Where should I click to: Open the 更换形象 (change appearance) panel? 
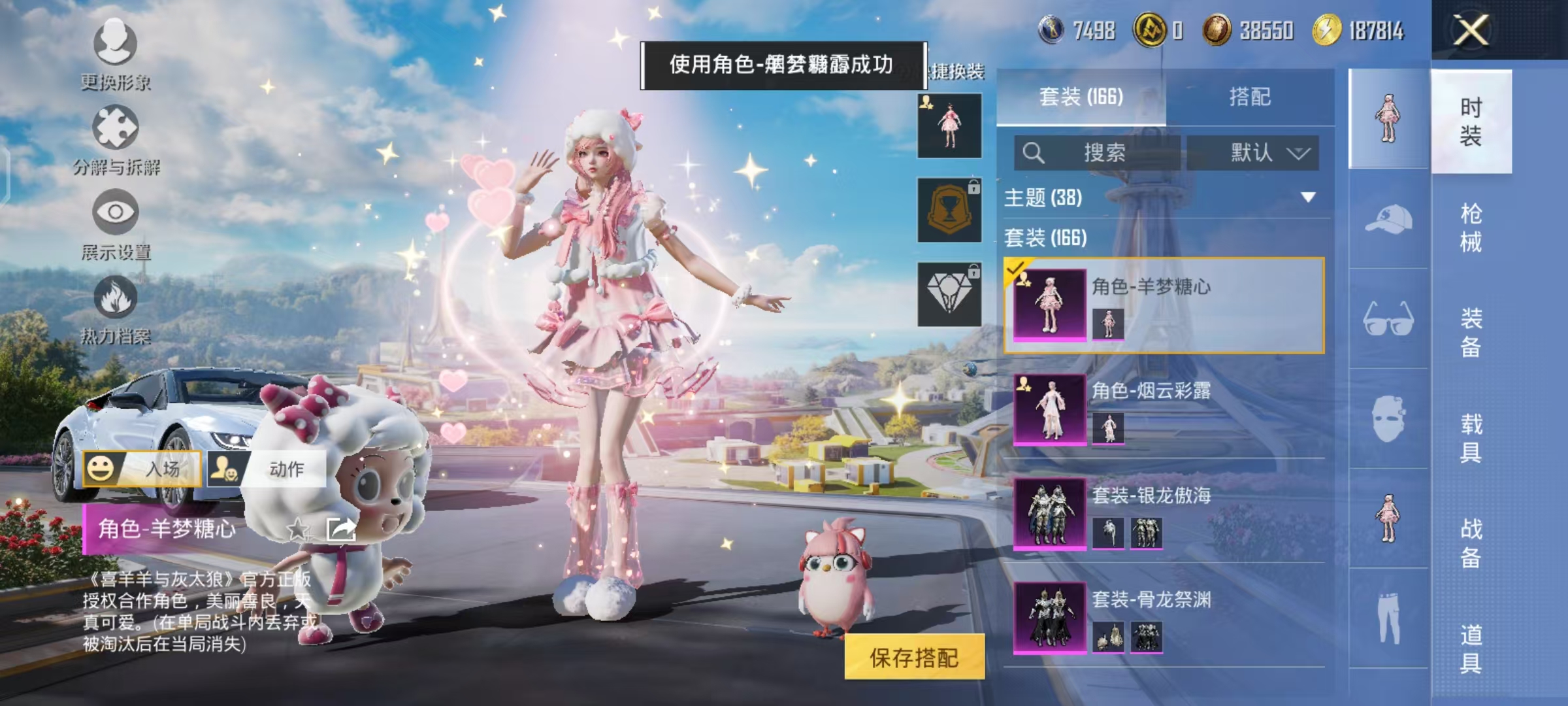(x=114, y=52)
